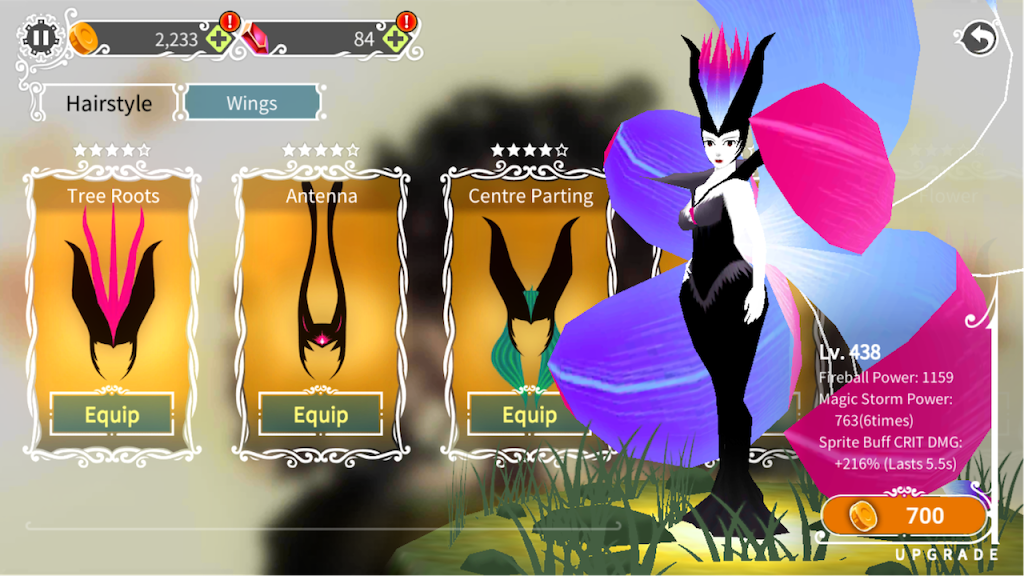Buy more red gems with the plus button
Image resolution: width=1024 pixels, height=576 pixels.
pos(395,40)
